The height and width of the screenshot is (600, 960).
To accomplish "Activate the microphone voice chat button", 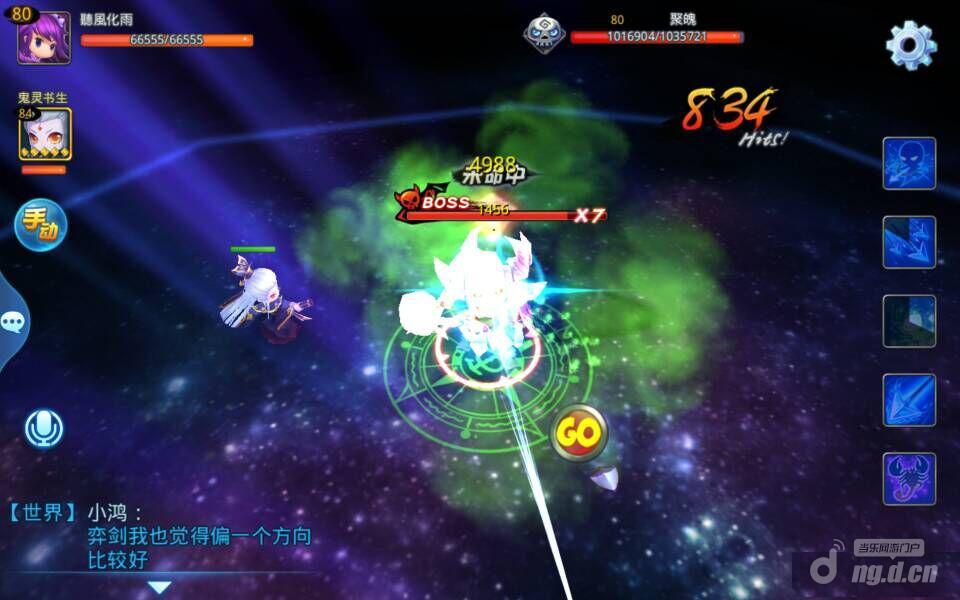I will 43,429.
